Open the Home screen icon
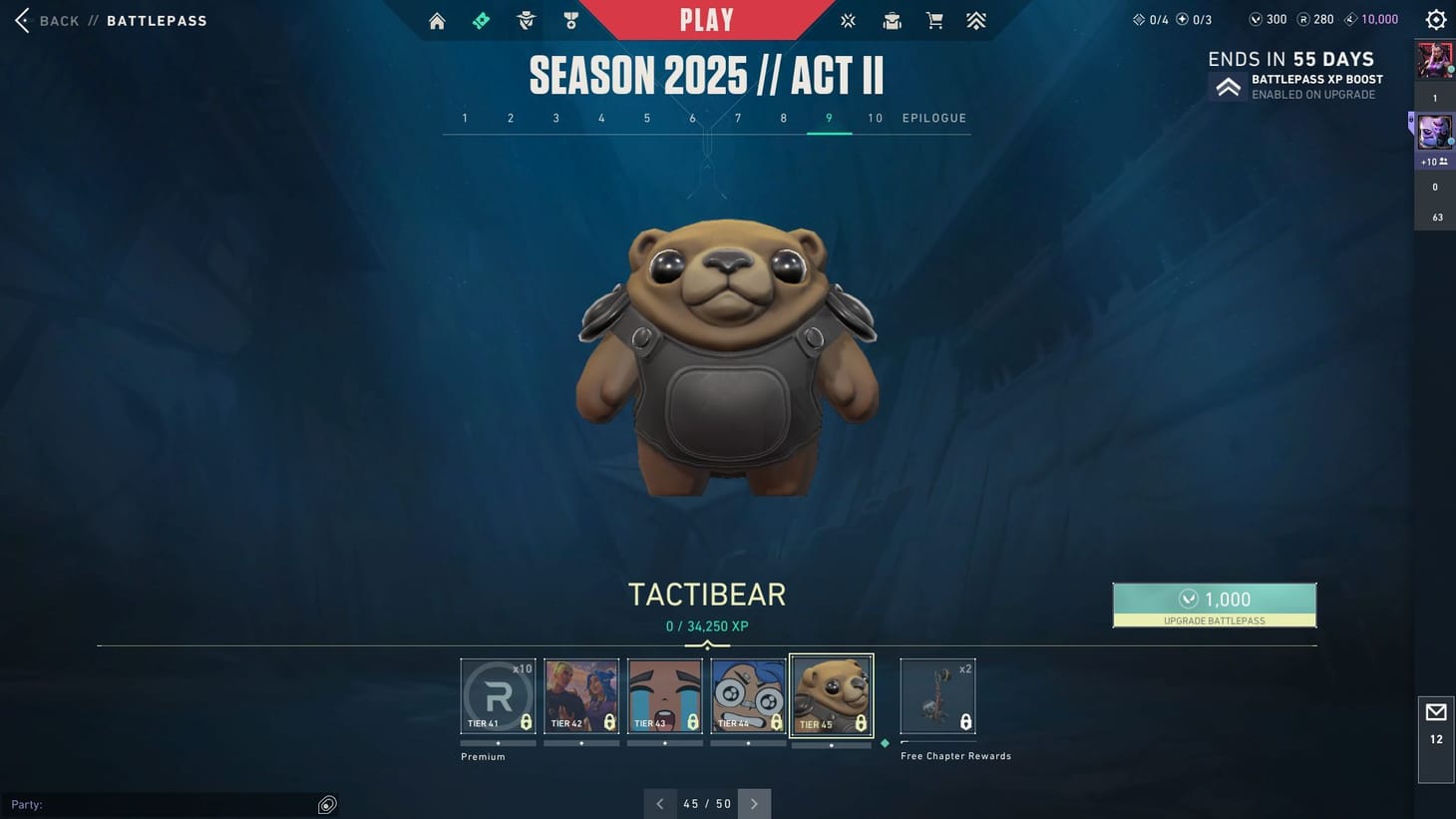 coord(436,20)
